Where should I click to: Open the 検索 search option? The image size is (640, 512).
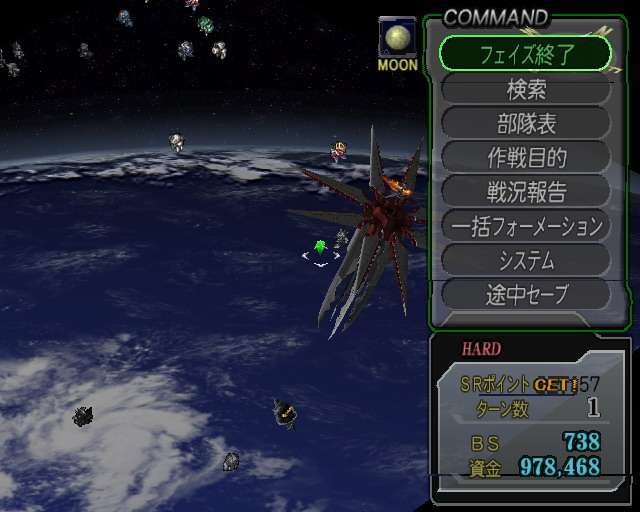pyautogui.click(x=525, y=89)
